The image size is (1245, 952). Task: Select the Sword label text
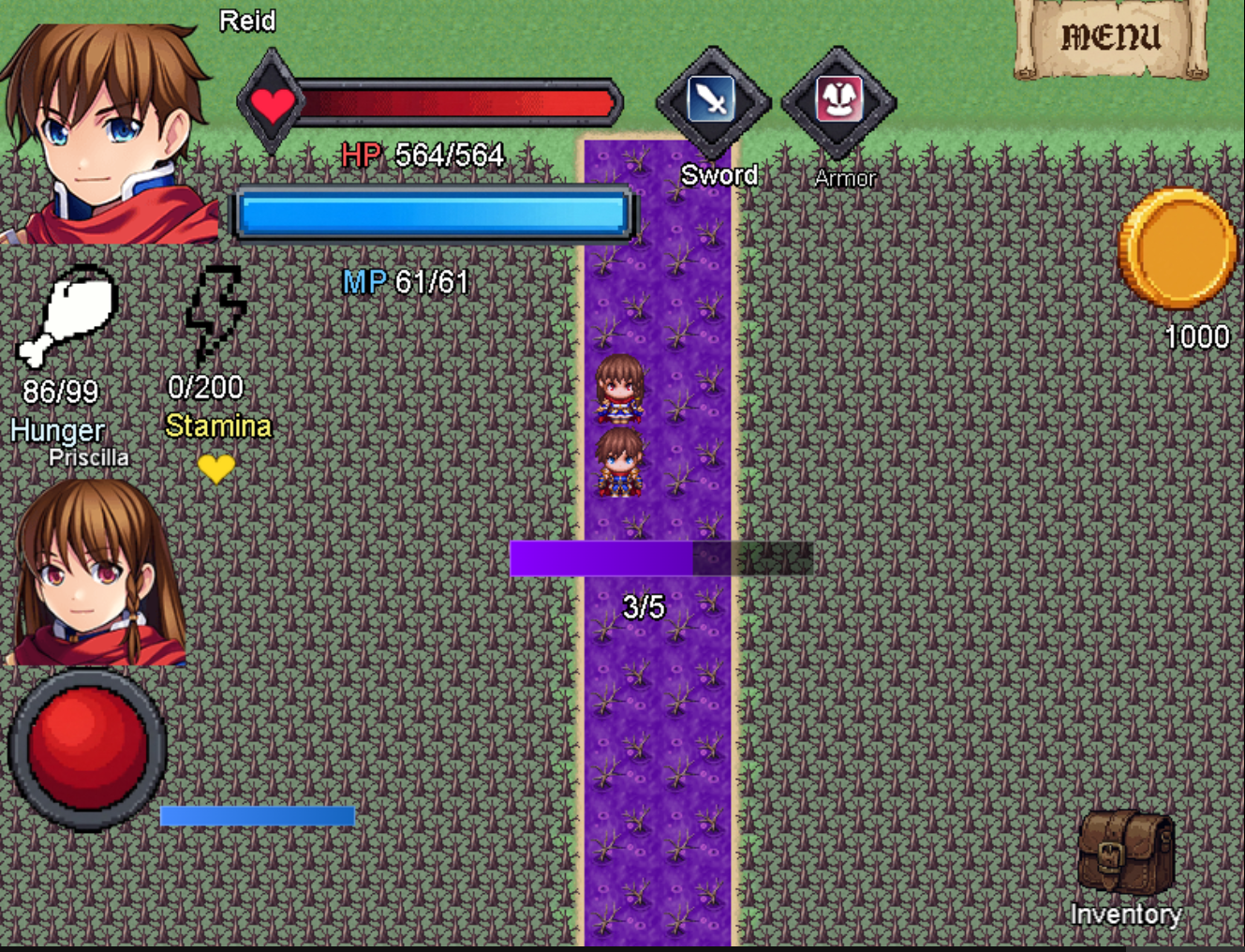click(x=719, y=175)
